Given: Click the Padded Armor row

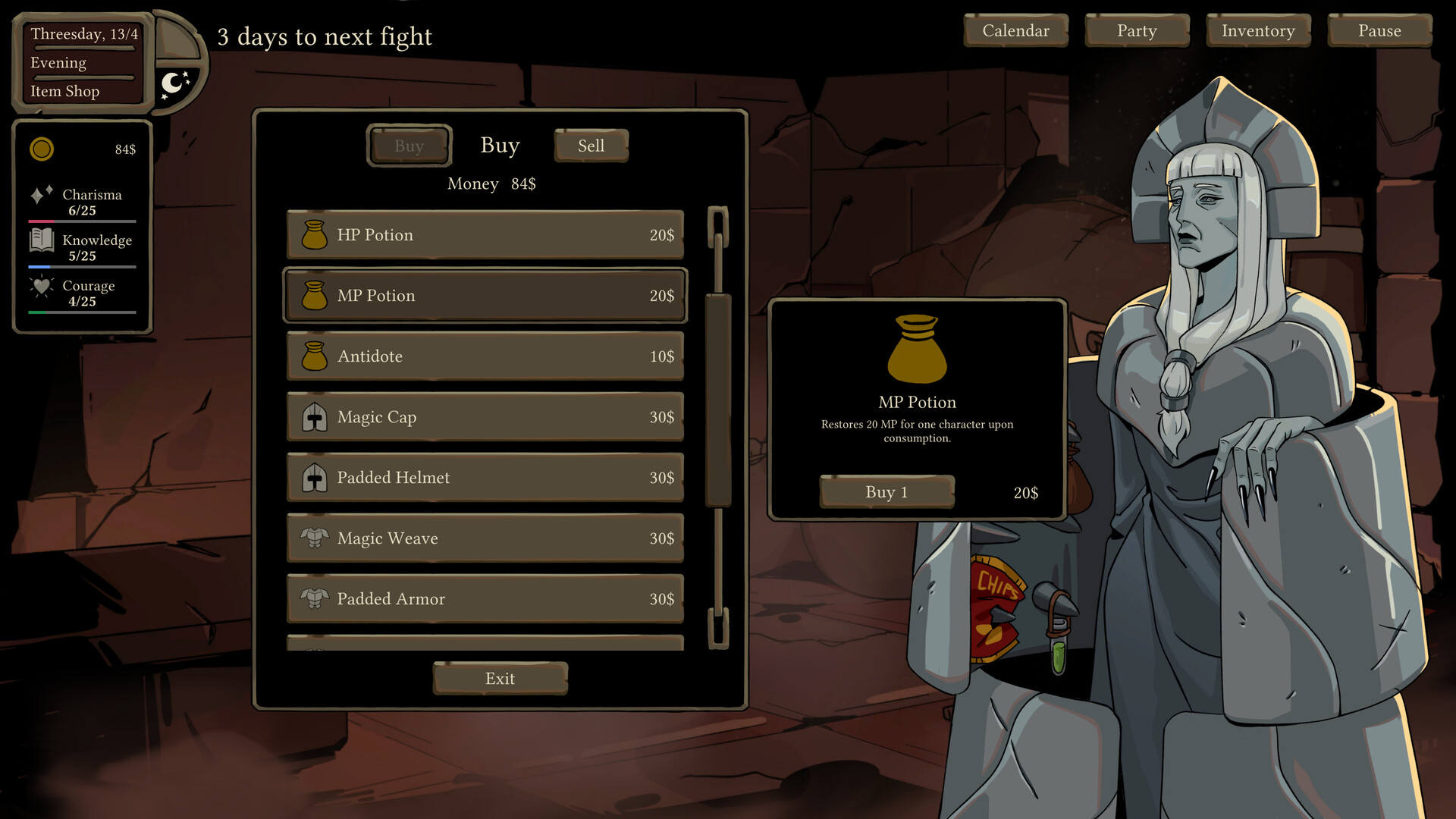Looking at the screenshot, I should 485,599.
